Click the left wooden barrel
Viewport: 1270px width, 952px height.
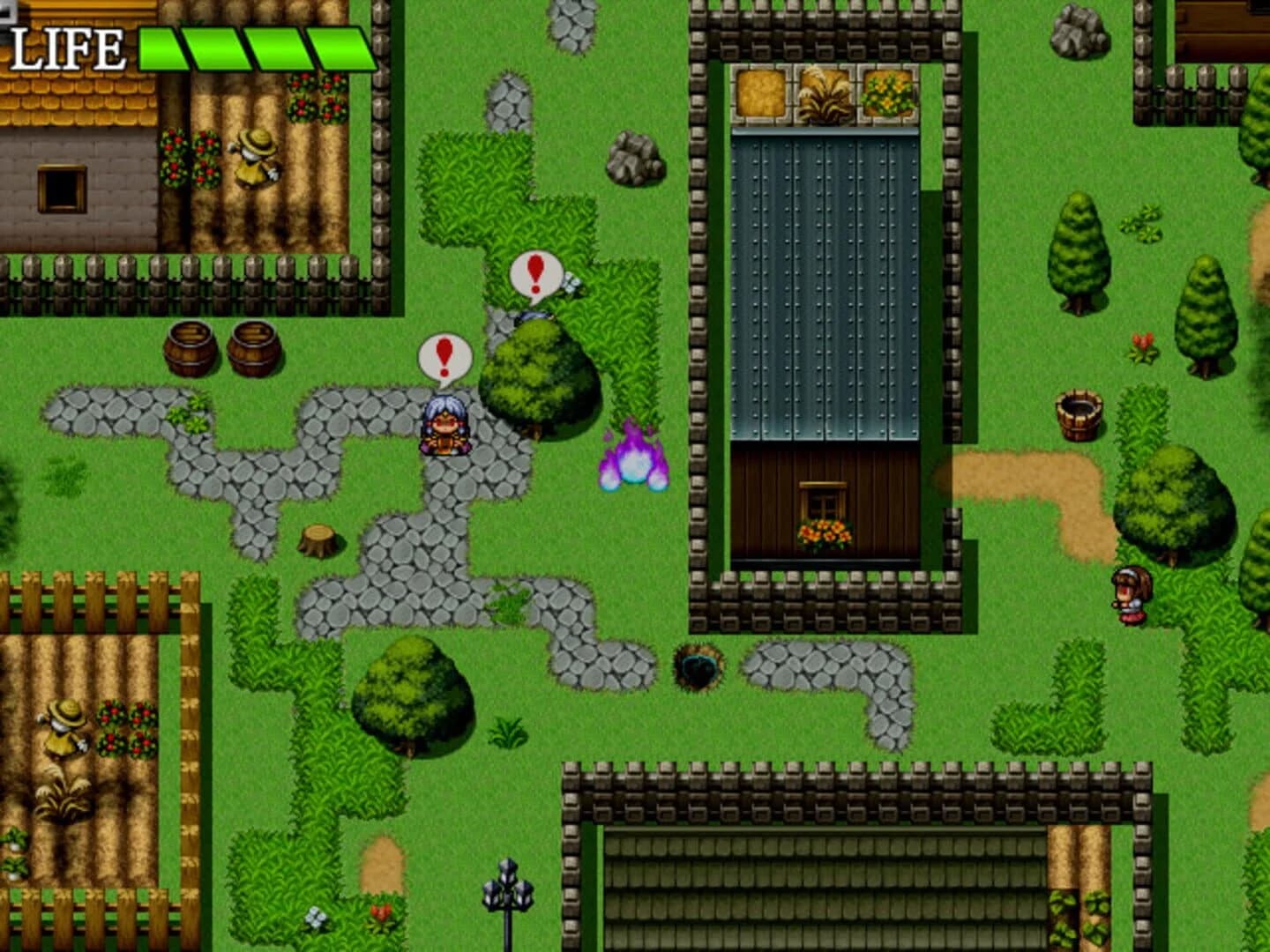(190, 348)
